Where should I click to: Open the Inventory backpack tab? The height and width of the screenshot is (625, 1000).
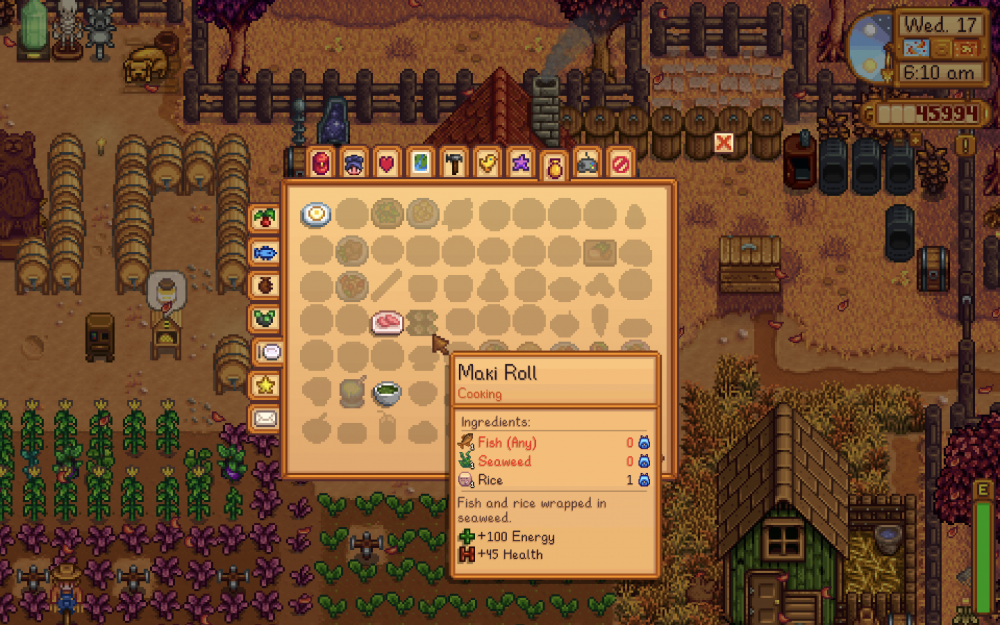321,162
